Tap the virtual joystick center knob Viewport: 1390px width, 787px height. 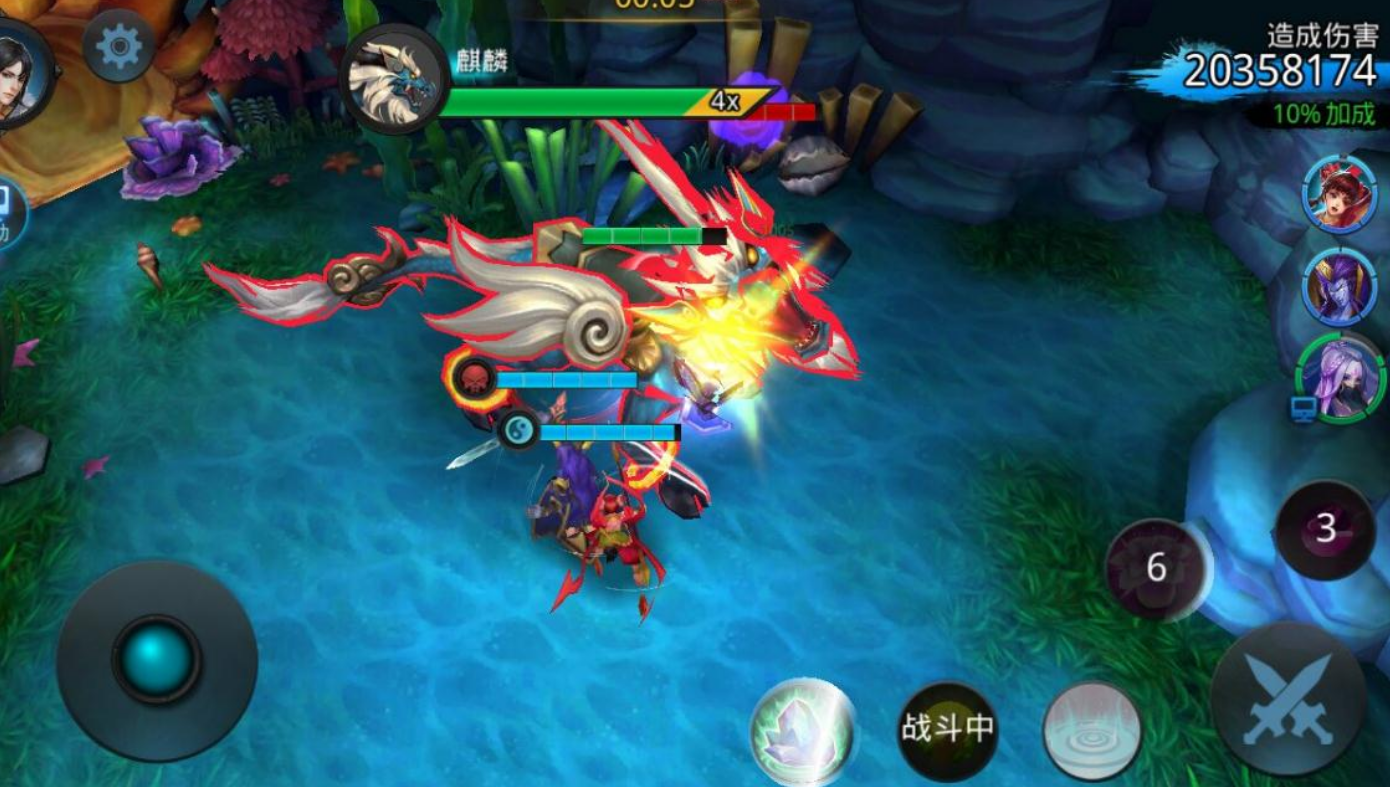click(x=156, y=659)
